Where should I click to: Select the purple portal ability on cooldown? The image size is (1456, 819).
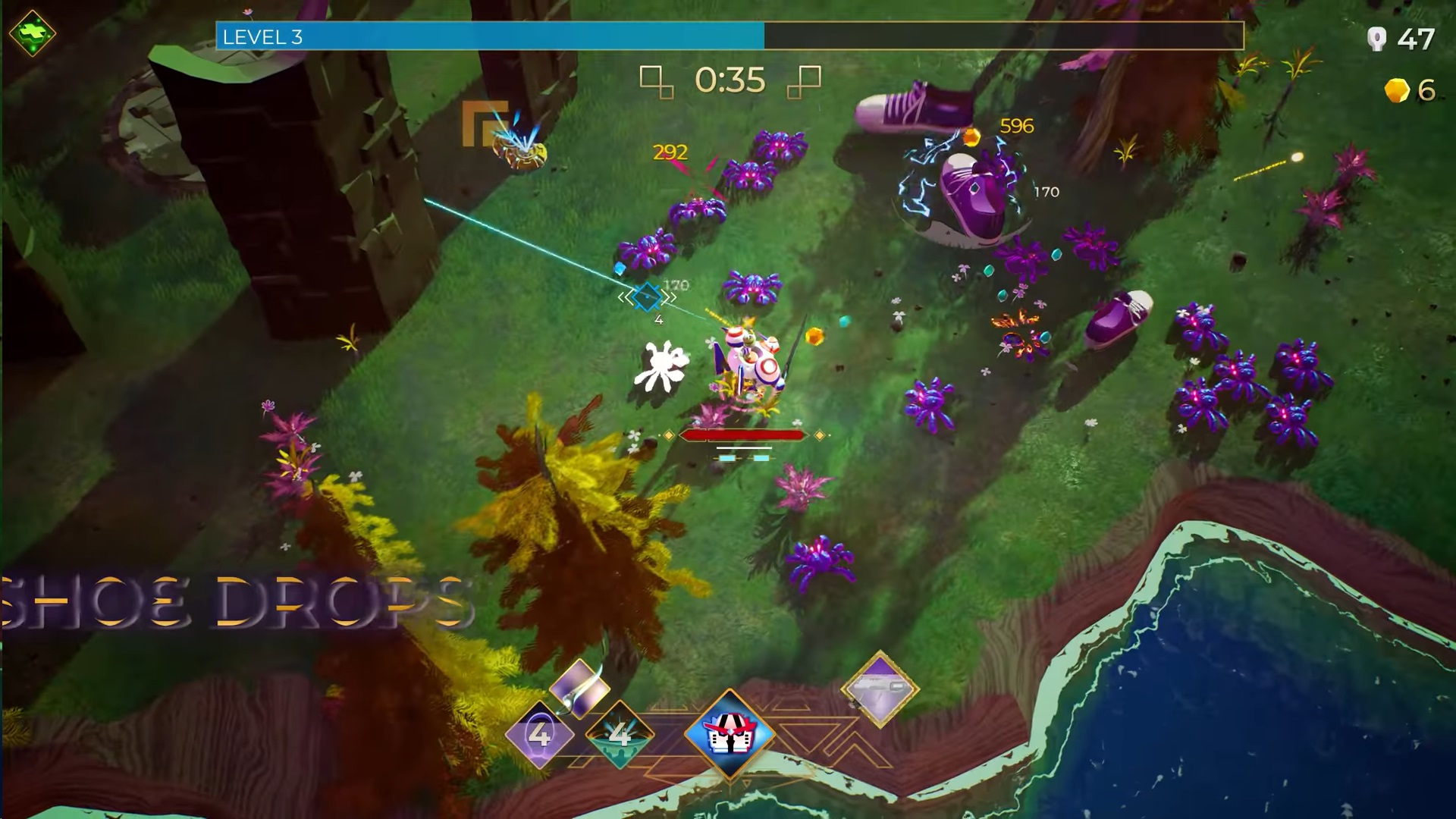(539, 734)
